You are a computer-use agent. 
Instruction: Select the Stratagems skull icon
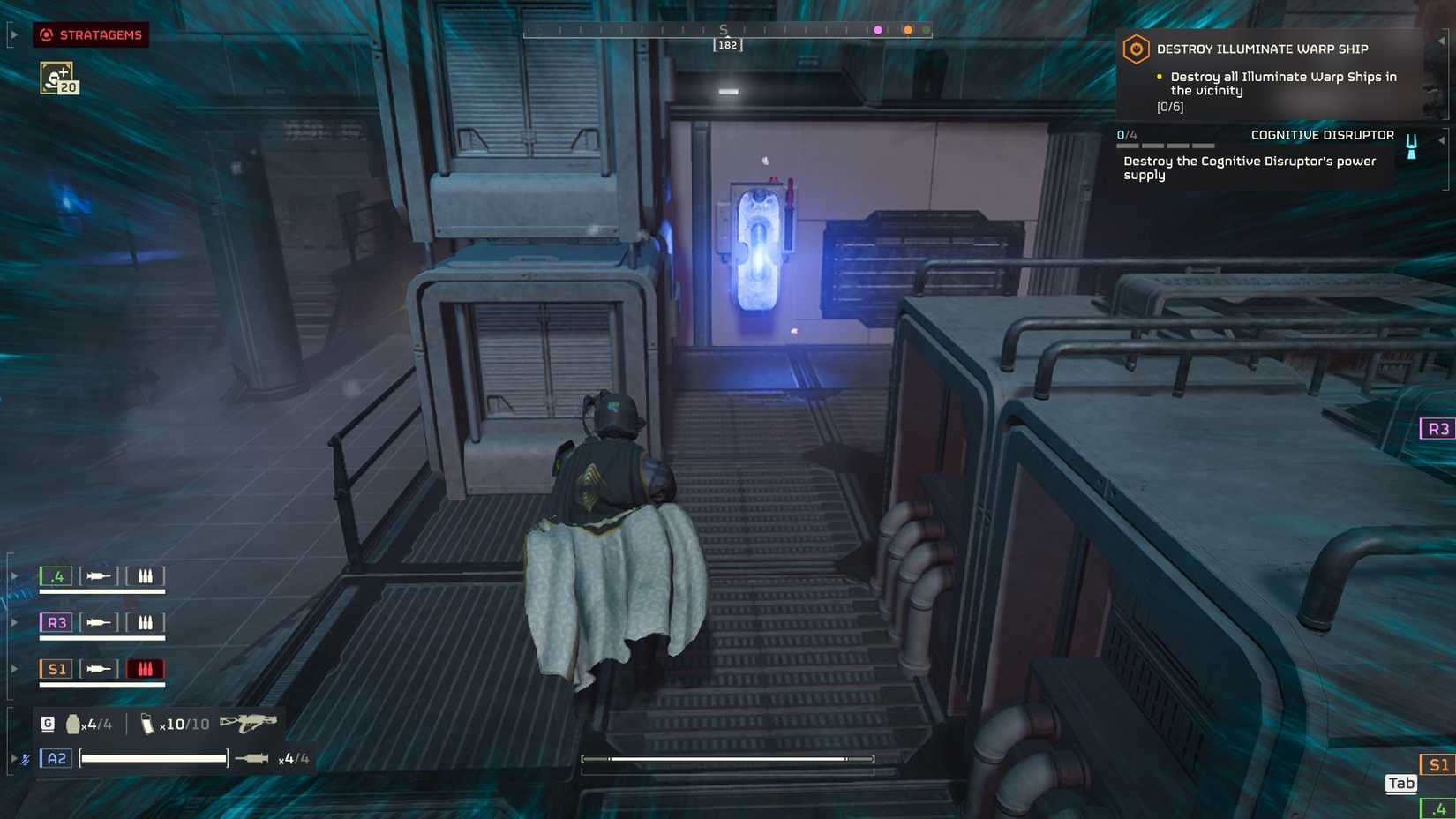point(46,35)
